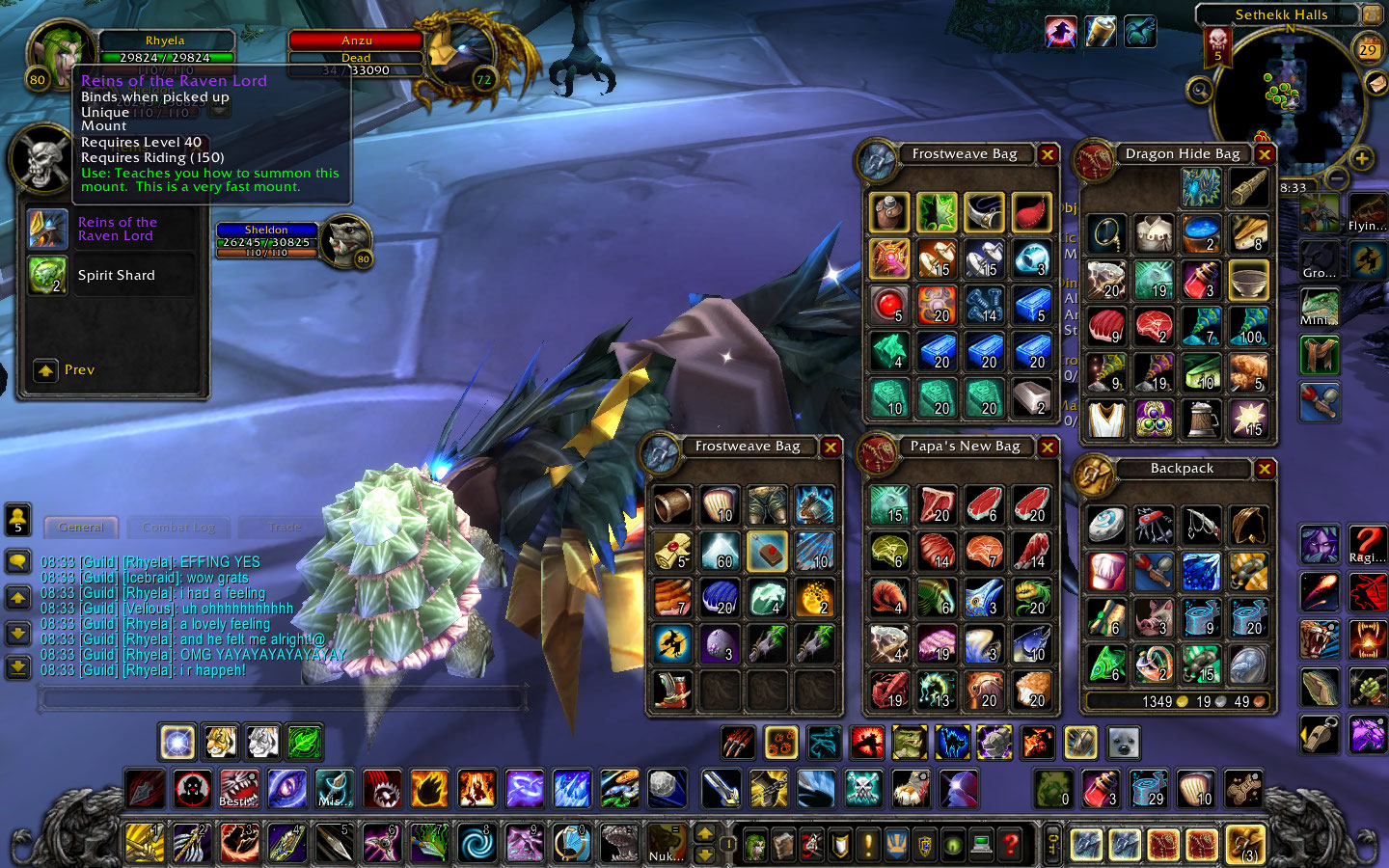Open the Game Menu computer icon
This screenshot has width=1389, height=868.
[x=981, y=844]
